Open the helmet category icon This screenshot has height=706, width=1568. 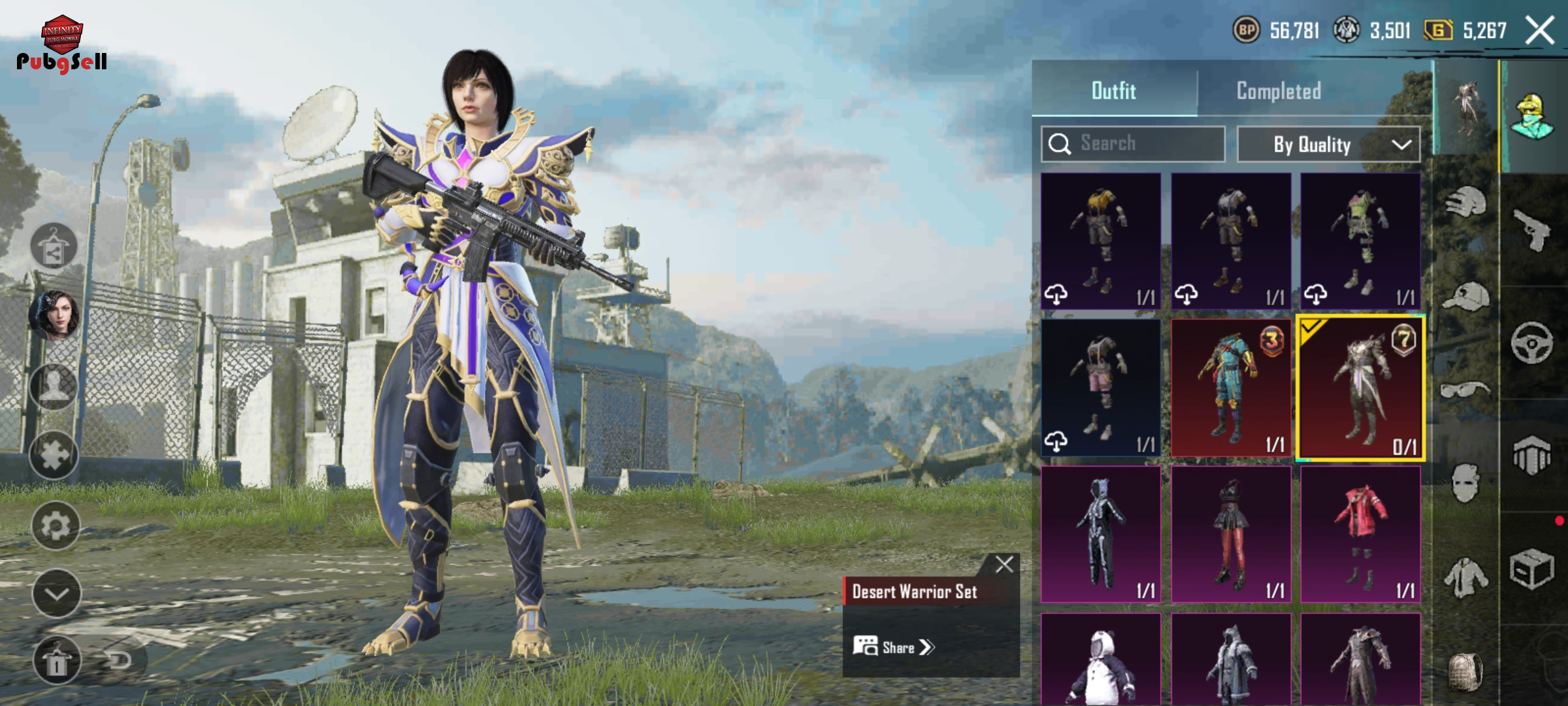[1465, 202]
